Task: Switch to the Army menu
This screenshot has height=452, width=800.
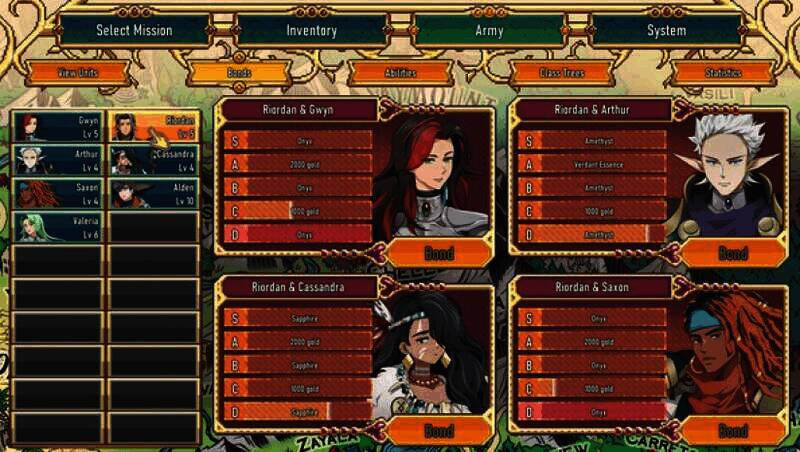Action: click(489, 30)
